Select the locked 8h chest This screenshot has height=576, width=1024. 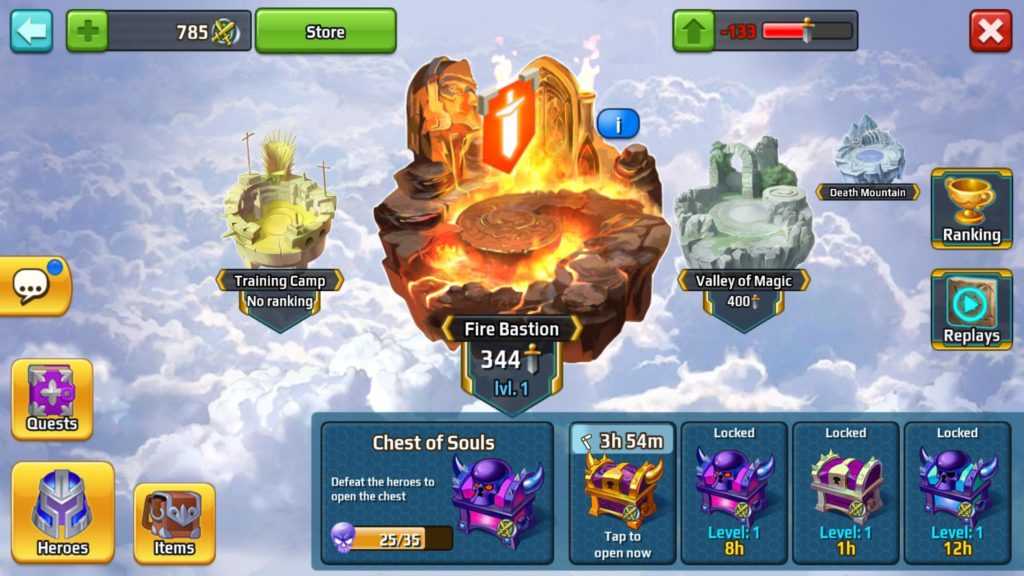coord(734,492)
